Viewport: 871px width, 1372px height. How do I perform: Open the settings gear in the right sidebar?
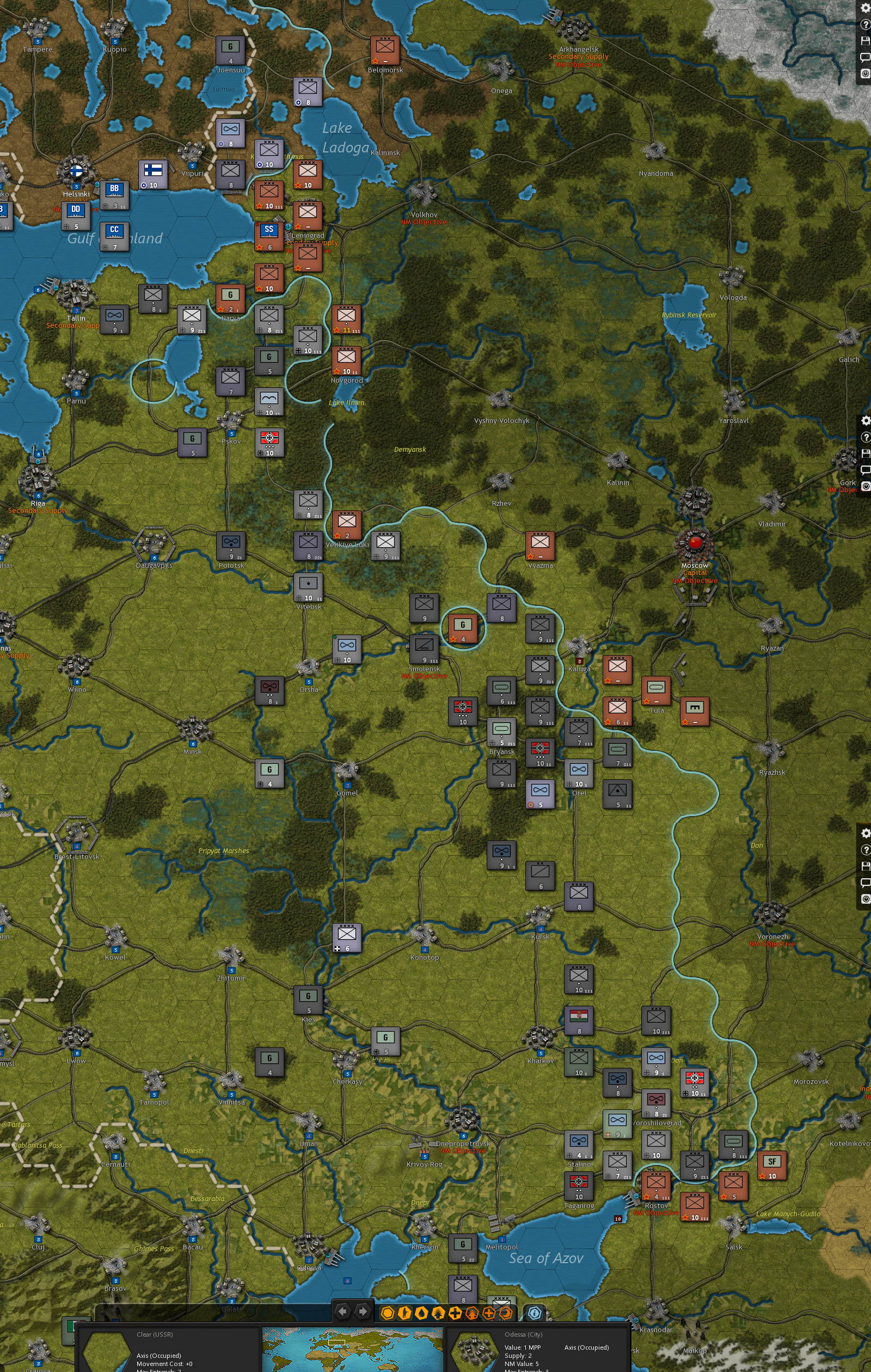pyautogui.click(x=866, y=8)
